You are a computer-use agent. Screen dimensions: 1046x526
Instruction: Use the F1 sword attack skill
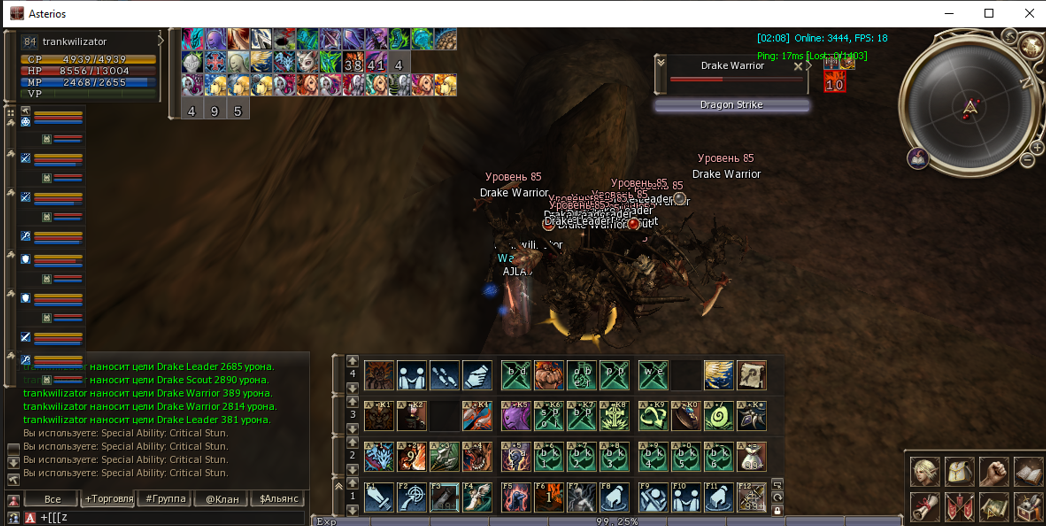click(x=378, y=497)
